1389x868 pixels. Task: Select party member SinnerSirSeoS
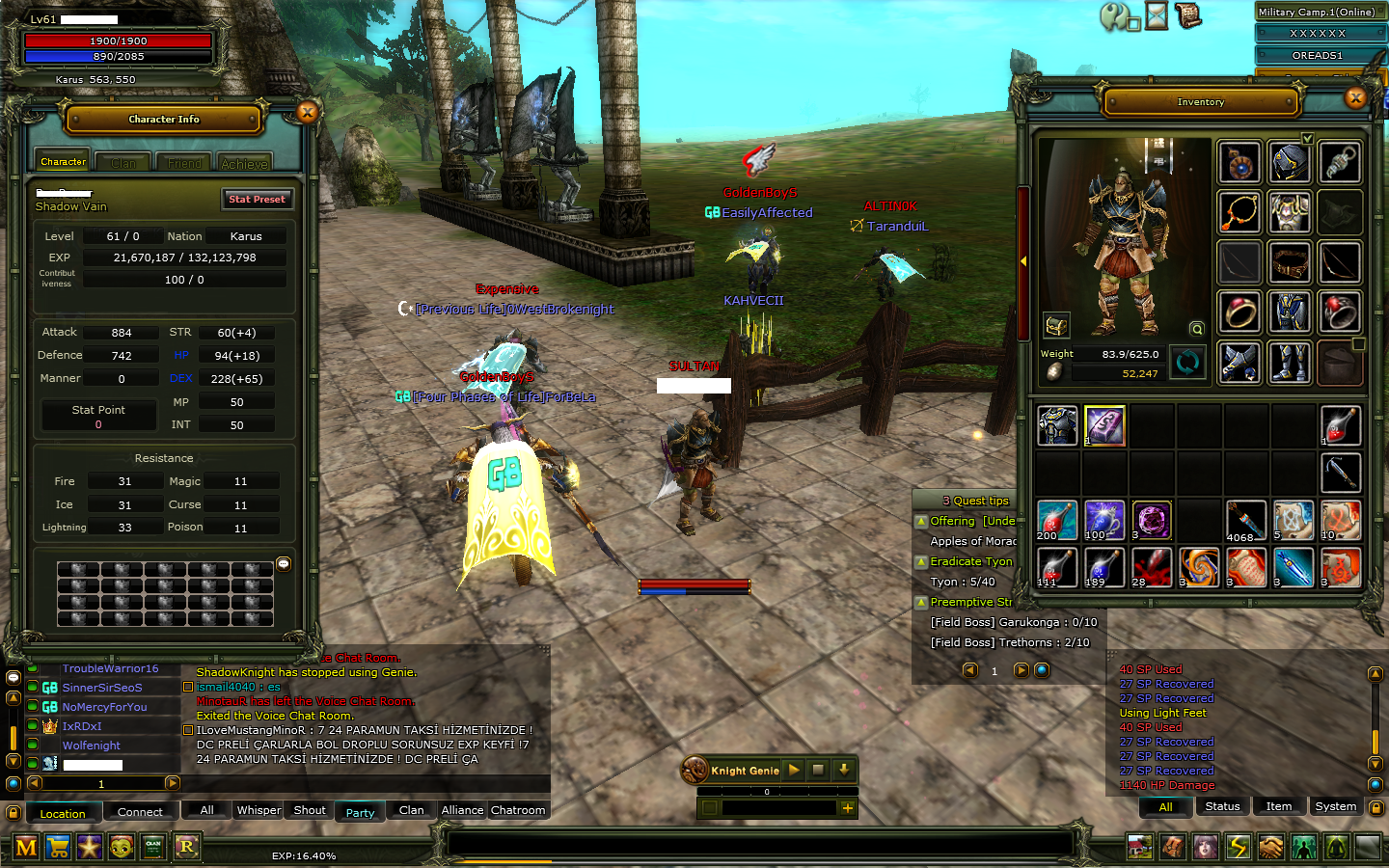pos(102,688)
